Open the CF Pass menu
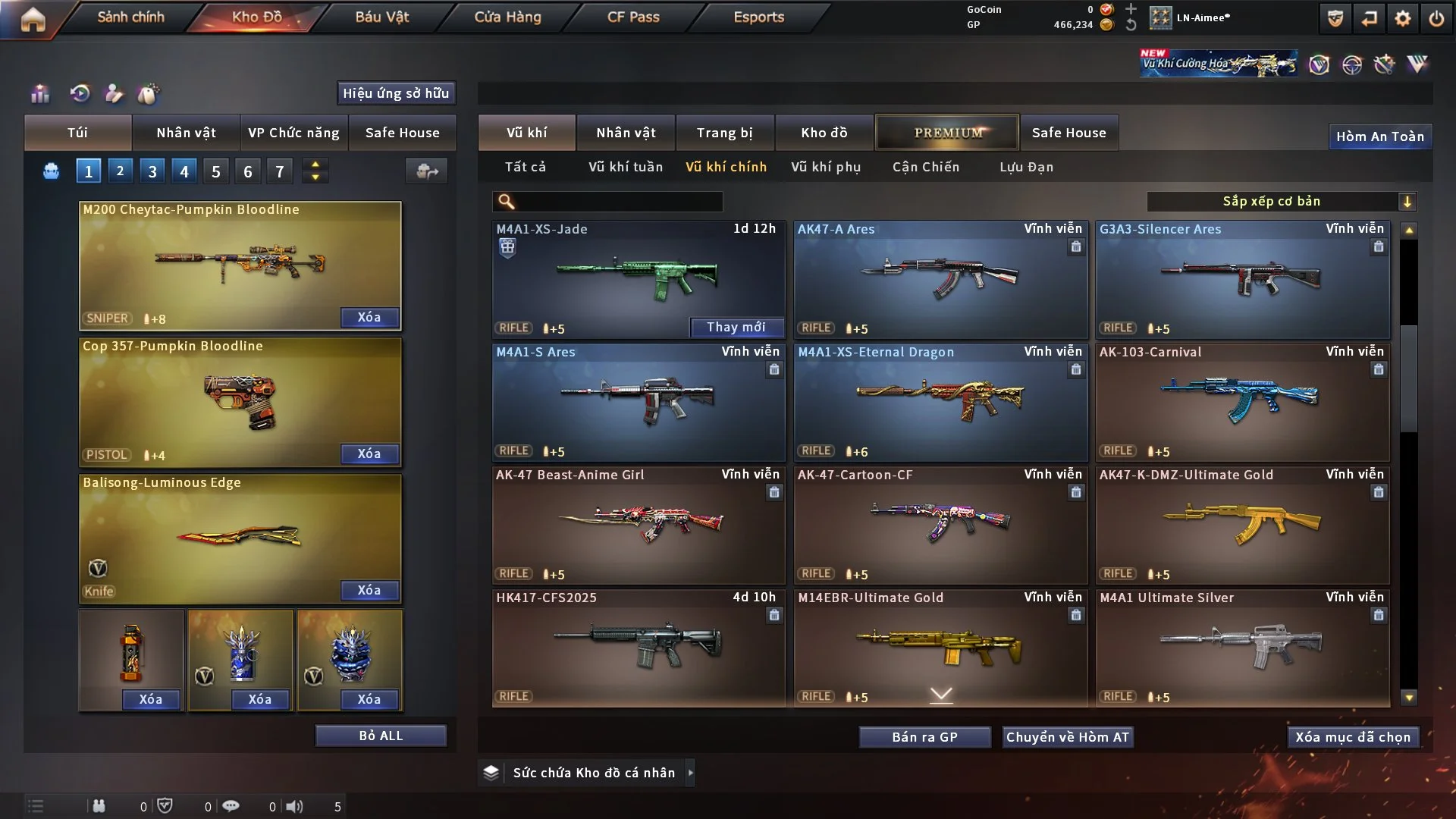Screen dimensions: 1456x819 (x=633, y=17)
